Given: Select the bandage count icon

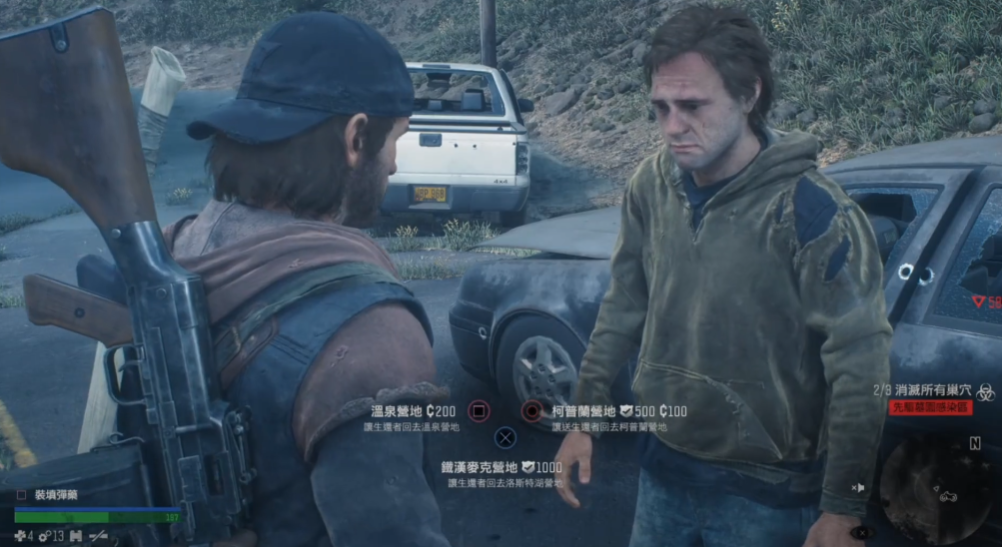Looking at the screenshot, I should (20, 536).
